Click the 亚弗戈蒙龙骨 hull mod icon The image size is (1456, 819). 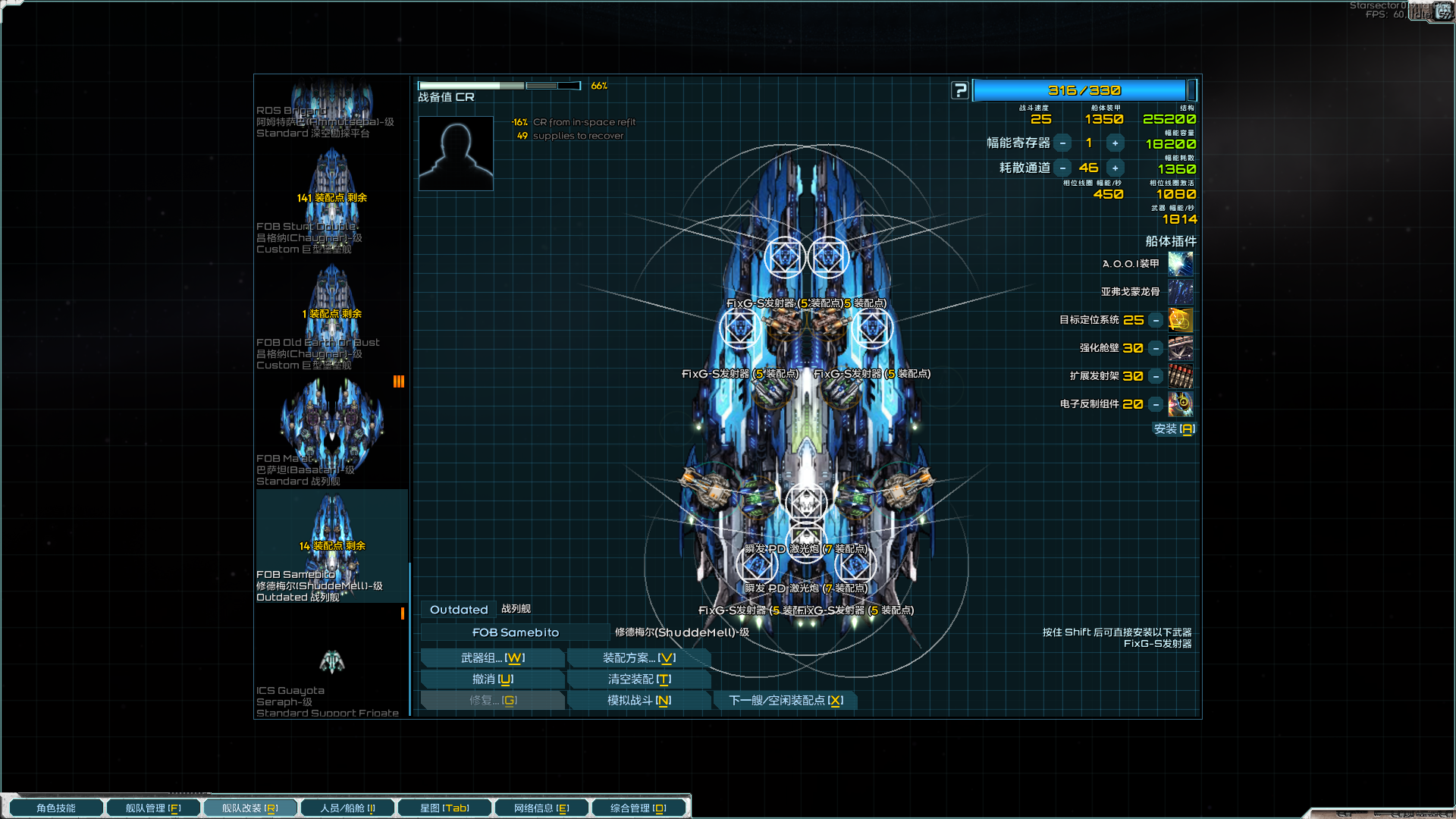1180,291
